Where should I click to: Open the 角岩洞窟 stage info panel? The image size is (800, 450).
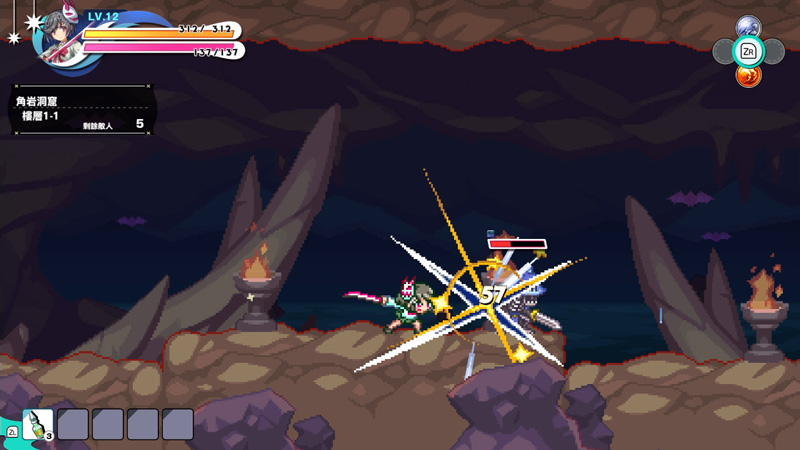[x=78, y=112]
